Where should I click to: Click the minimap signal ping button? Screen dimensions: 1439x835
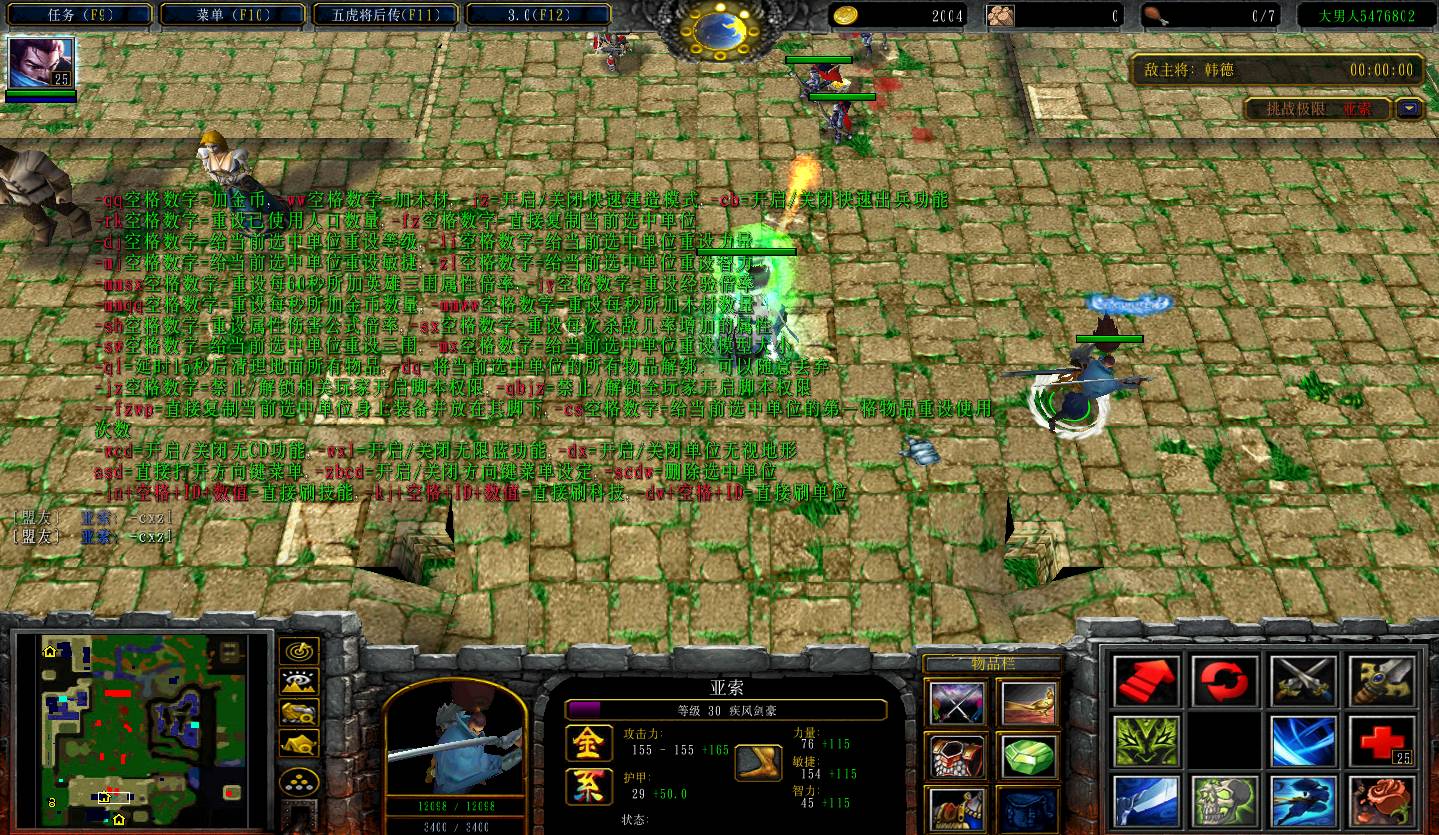point(299,652)
